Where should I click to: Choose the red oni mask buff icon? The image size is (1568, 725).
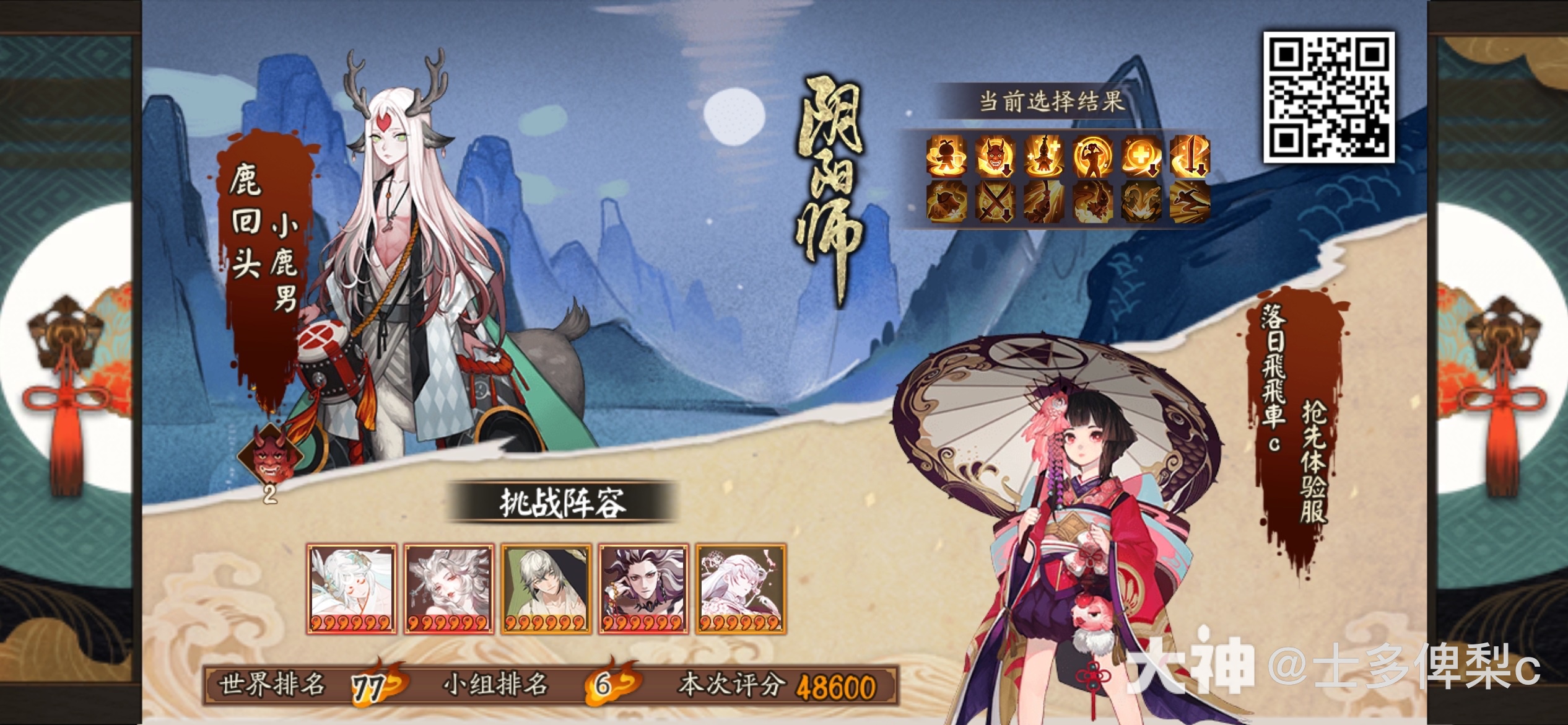995,156
